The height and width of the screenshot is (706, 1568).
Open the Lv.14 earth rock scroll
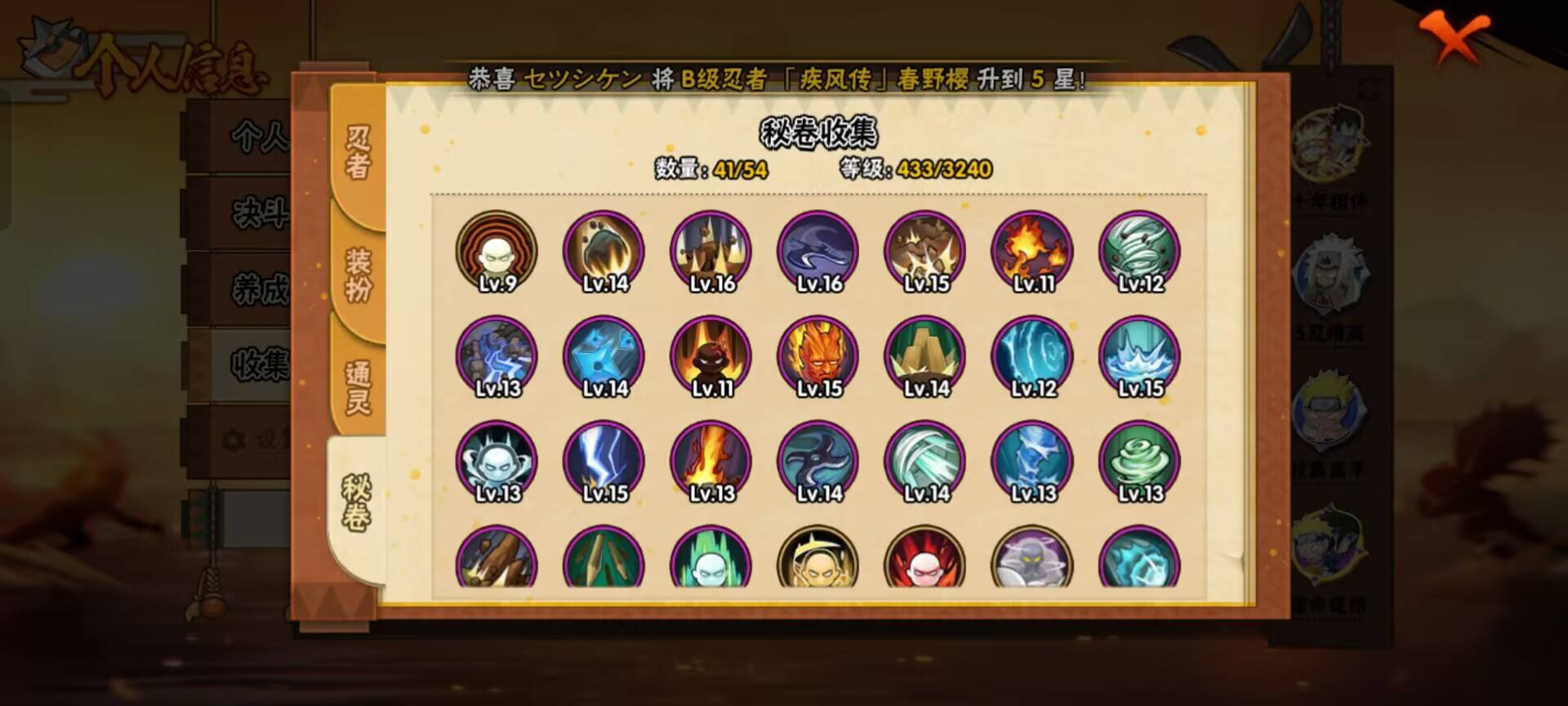click(x=924, y=356)
